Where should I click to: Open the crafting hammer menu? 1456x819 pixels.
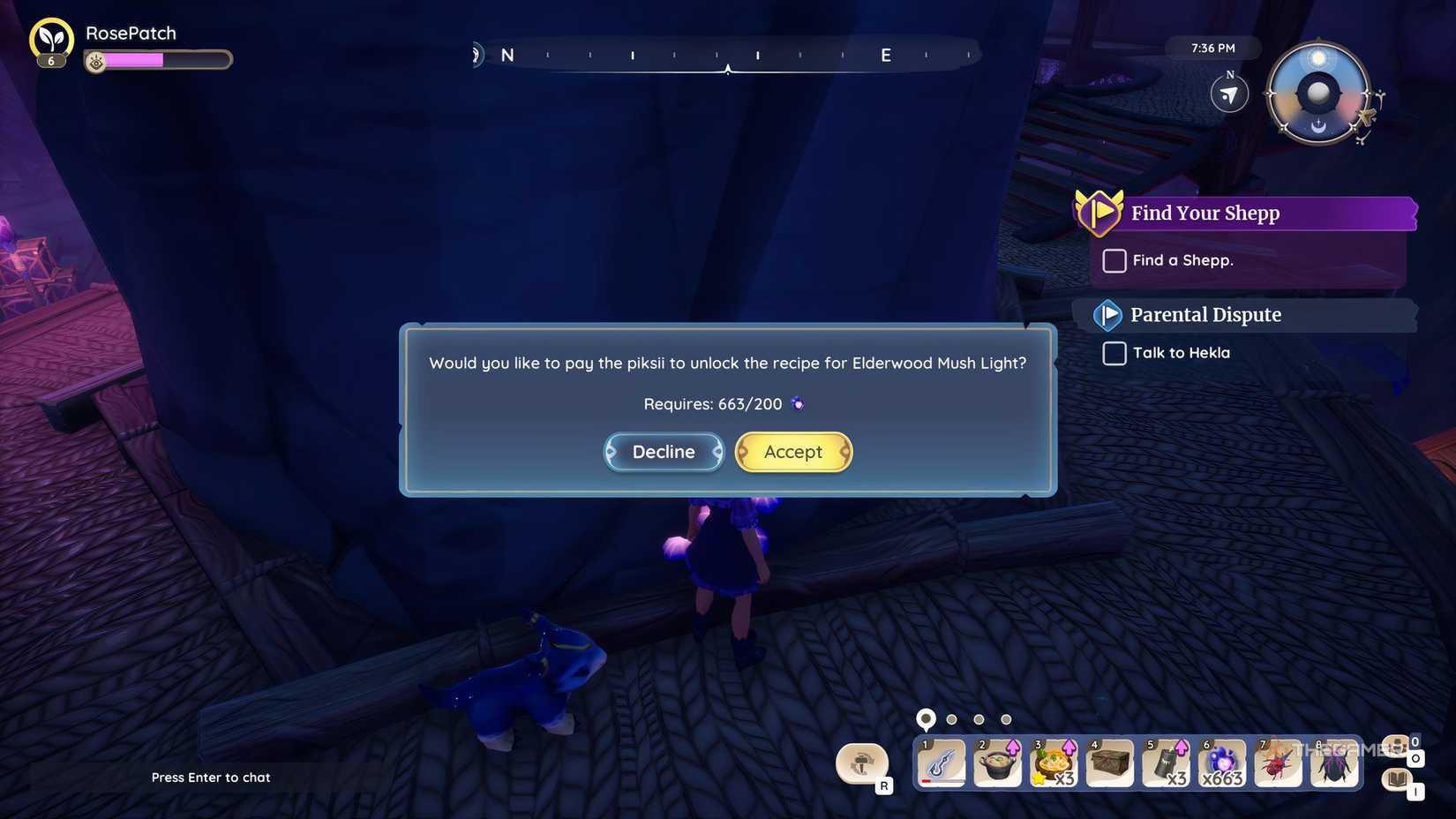(862, 763)
